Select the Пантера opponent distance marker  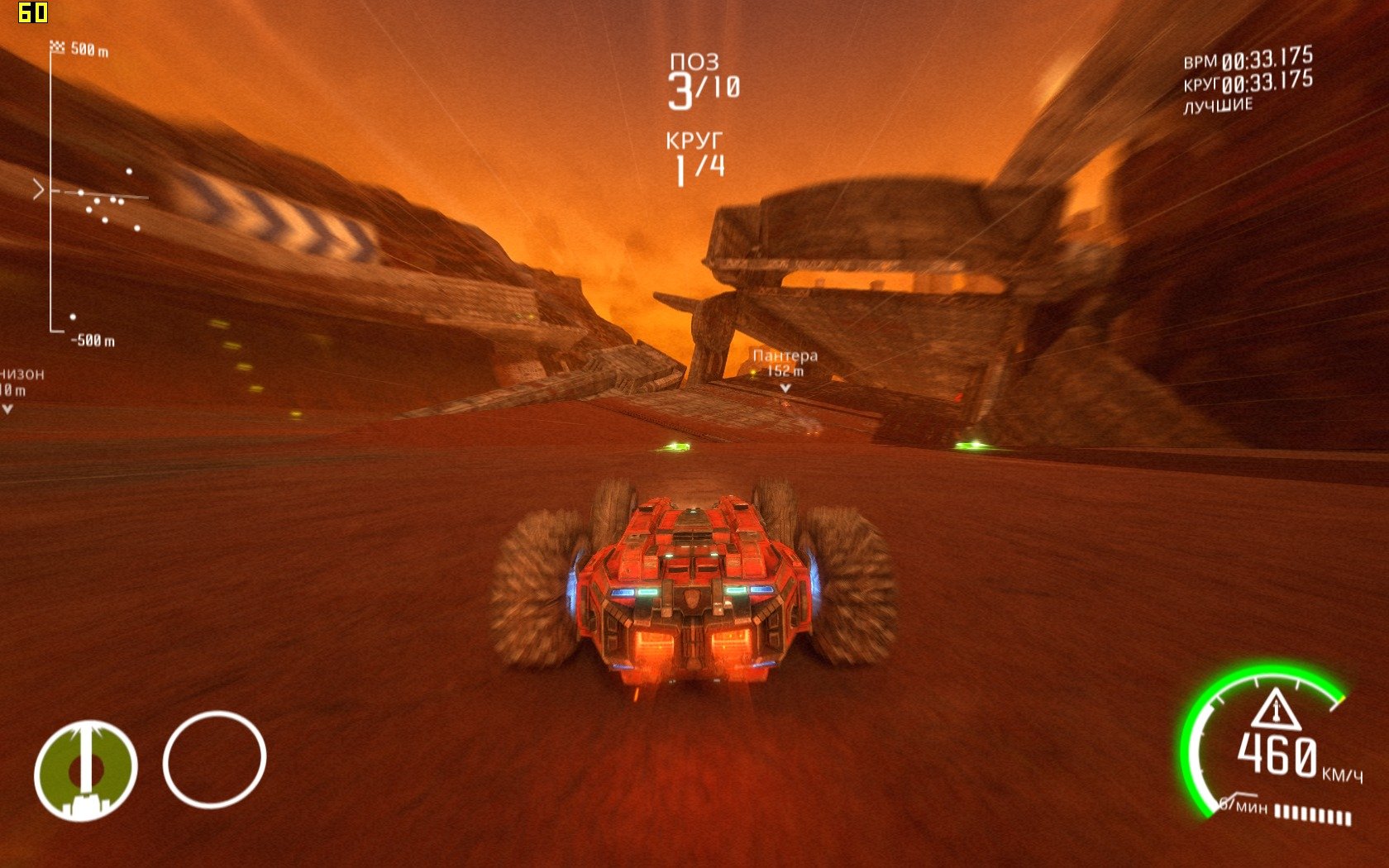click(x=785, y=365)
